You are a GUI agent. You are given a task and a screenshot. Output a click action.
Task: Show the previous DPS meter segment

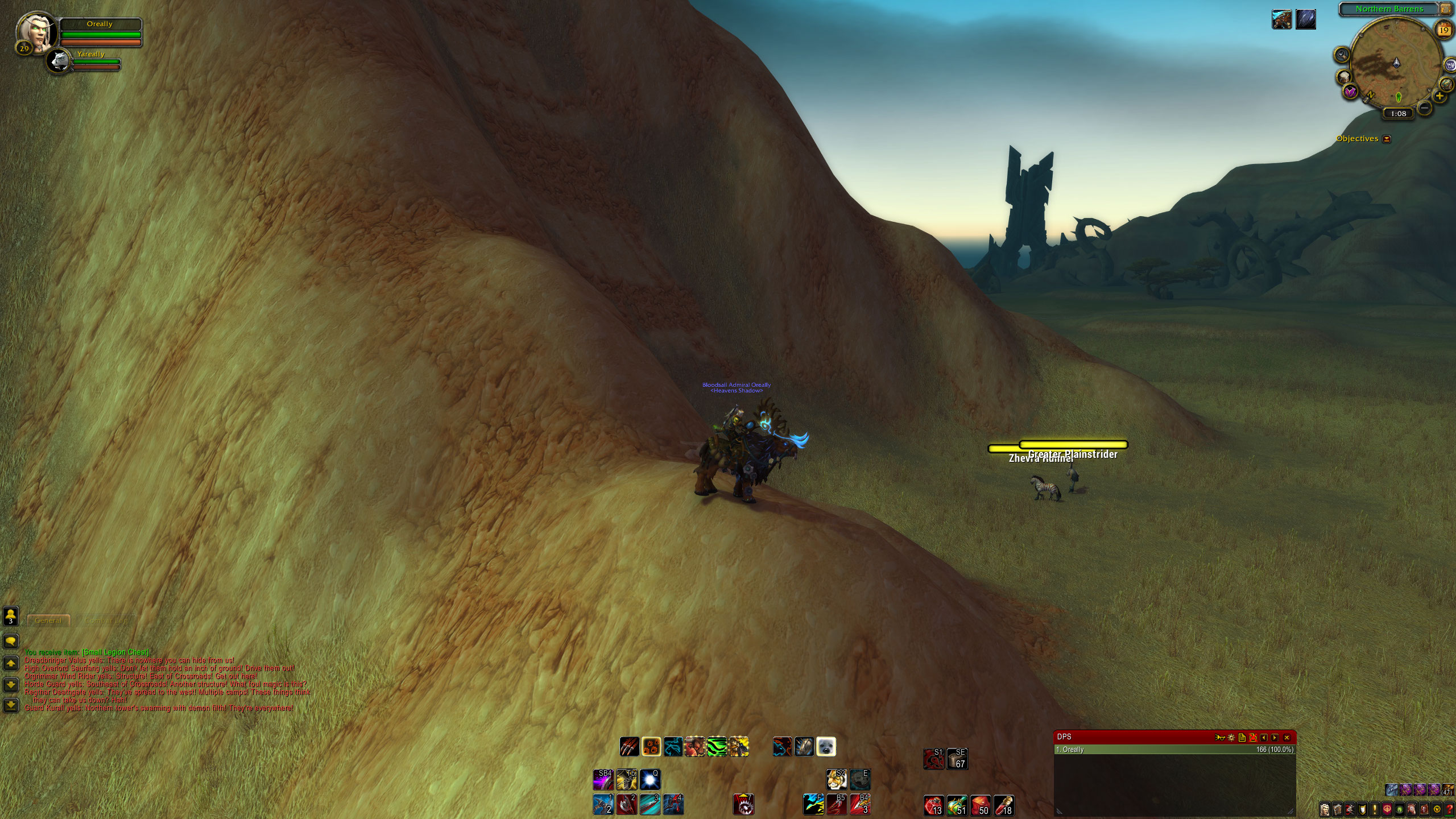tap(1264, 738)
